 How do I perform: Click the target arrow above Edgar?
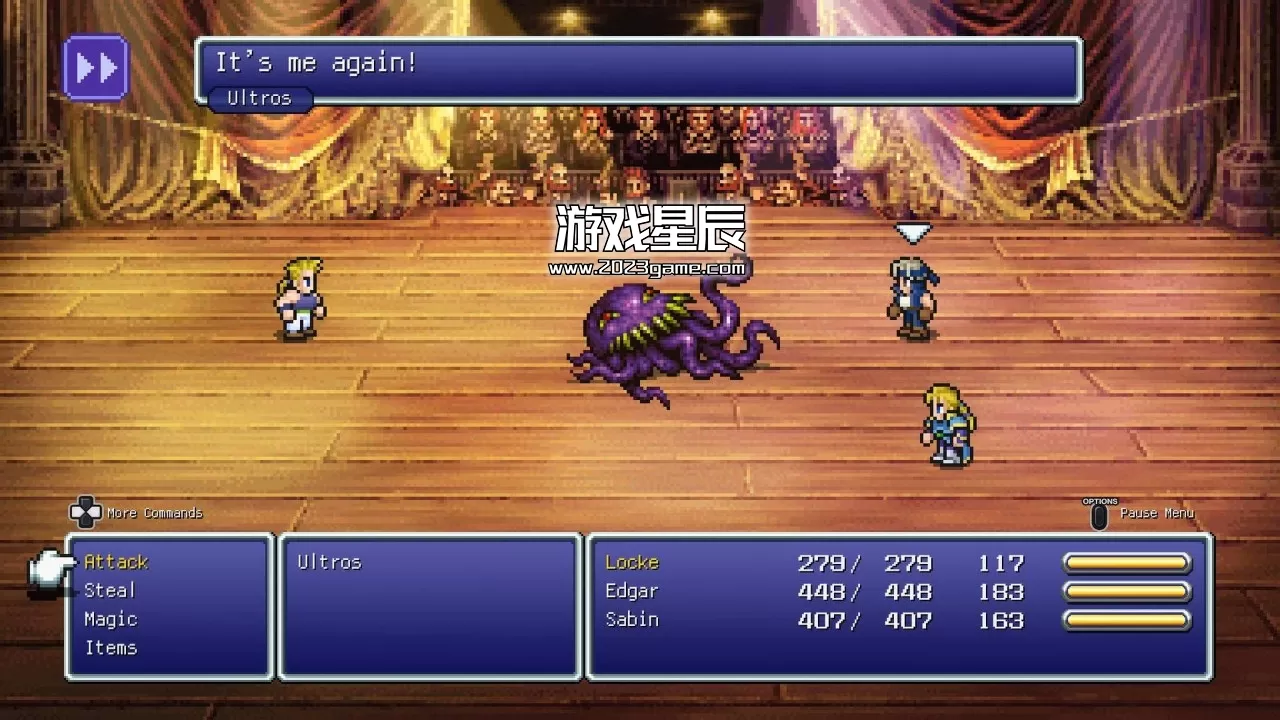coord(911,234)
